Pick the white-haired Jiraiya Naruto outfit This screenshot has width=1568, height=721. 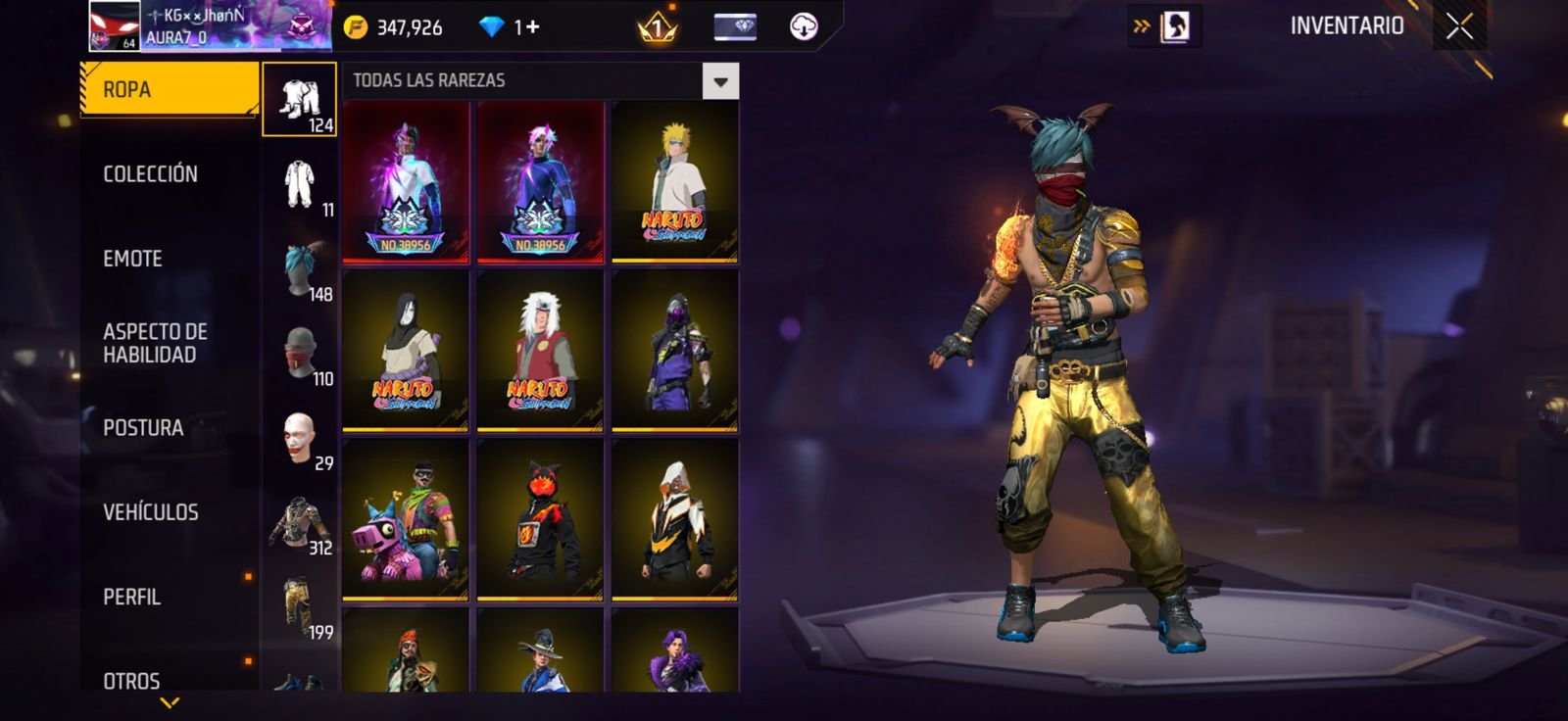(539, 351)
